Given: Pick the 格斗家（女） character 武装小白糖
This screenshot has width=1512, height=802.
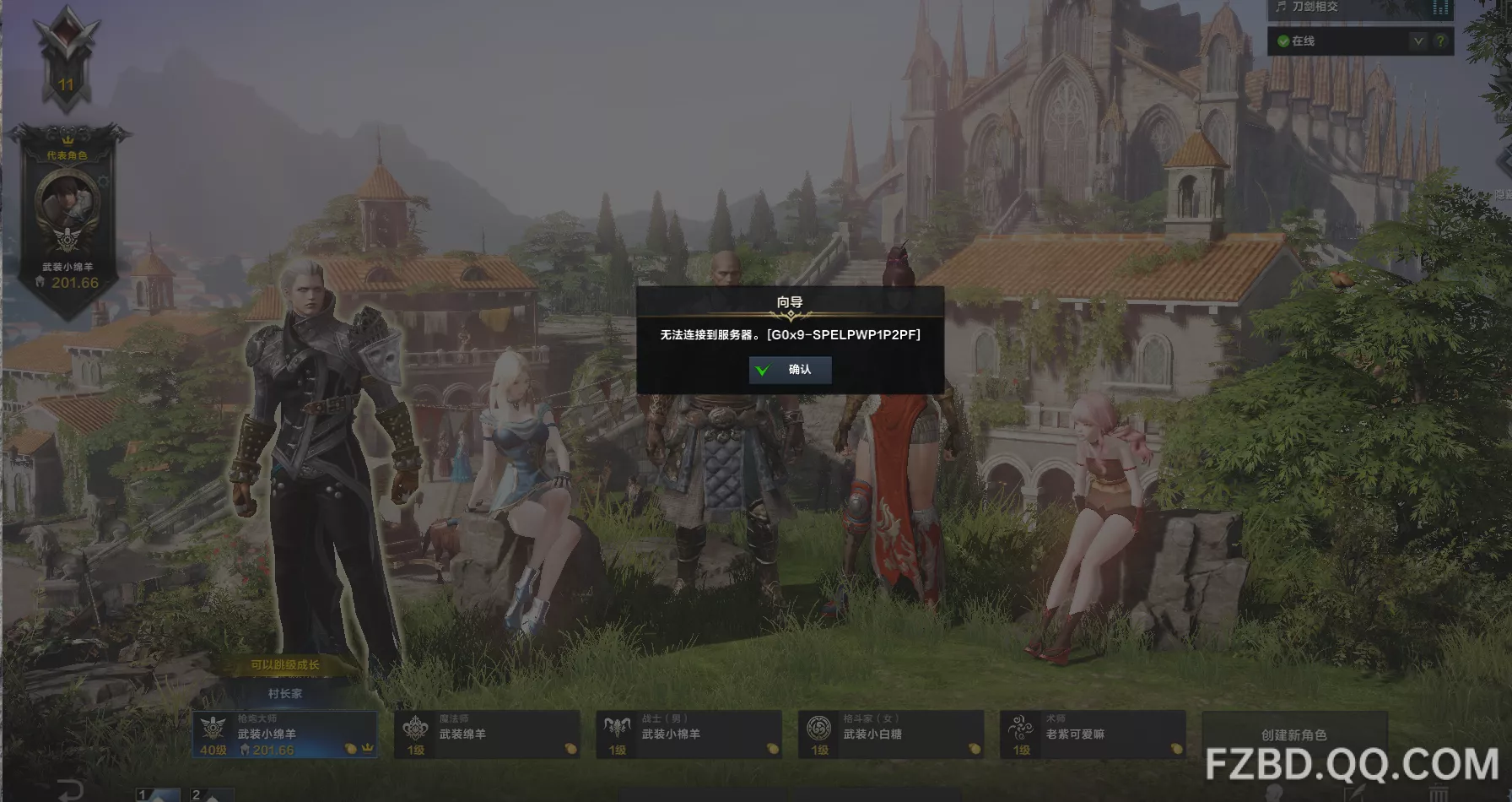Looking at the screenshot, I should point(891,734).
